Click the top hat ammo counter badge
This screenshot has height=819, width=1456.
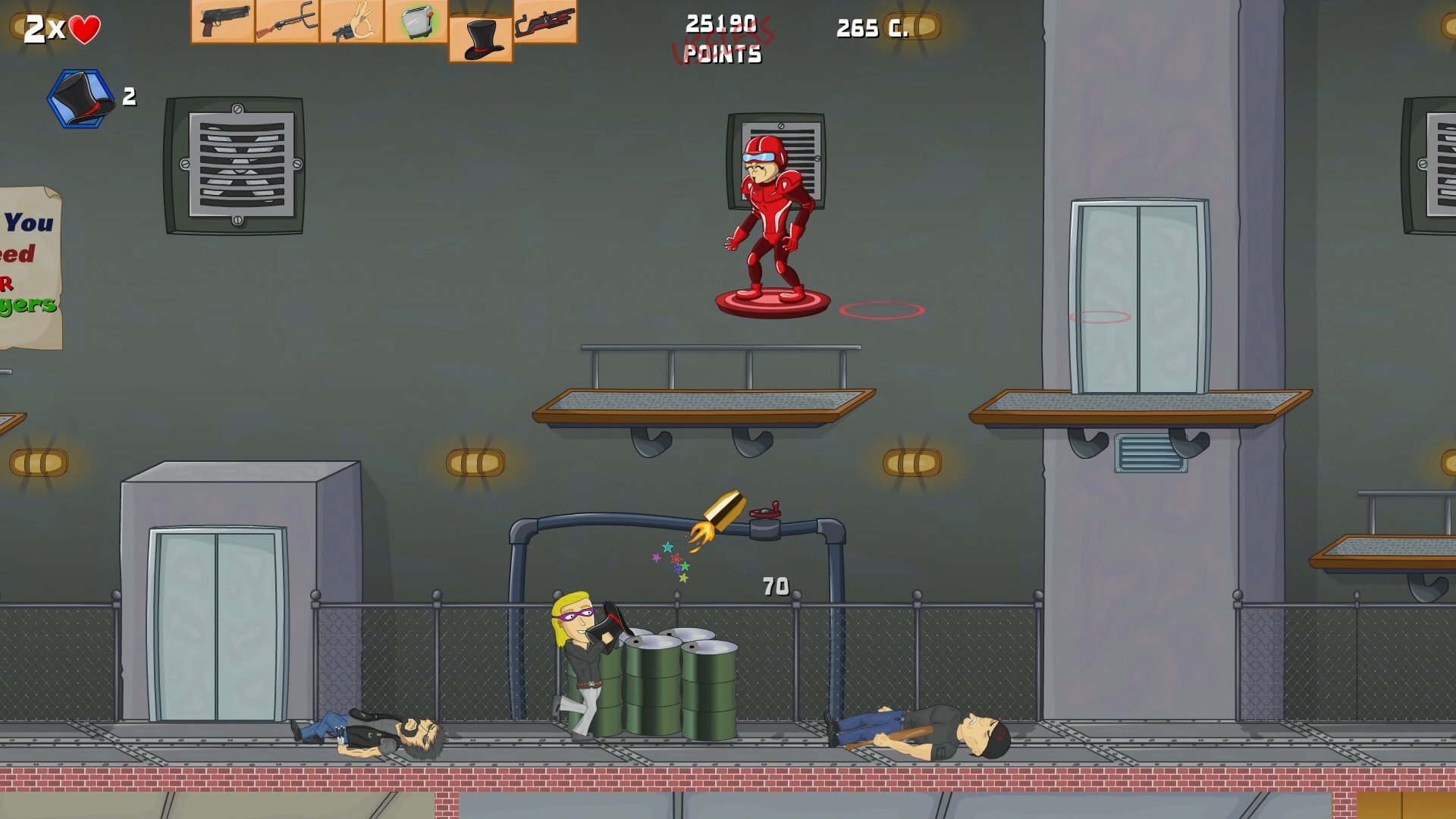(x=80, y=95)
